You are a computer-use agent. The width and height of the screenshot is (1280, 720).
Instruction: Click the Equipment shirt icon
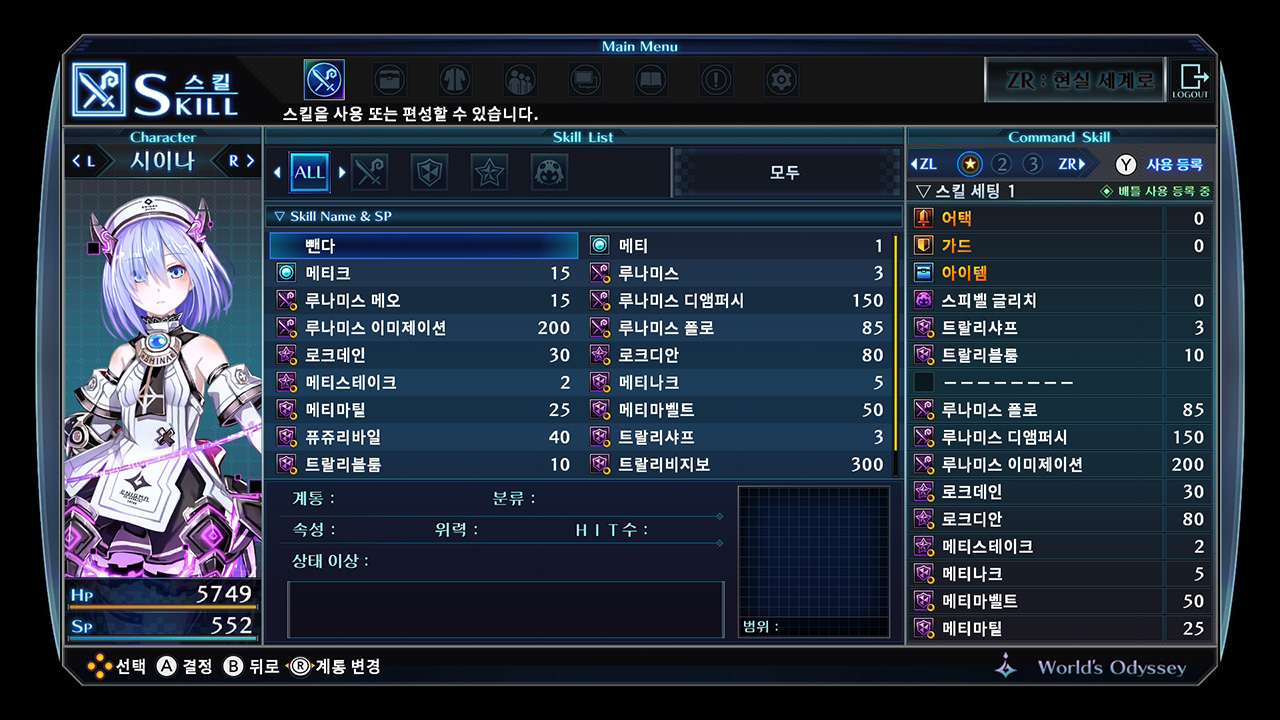click(454, 80)
